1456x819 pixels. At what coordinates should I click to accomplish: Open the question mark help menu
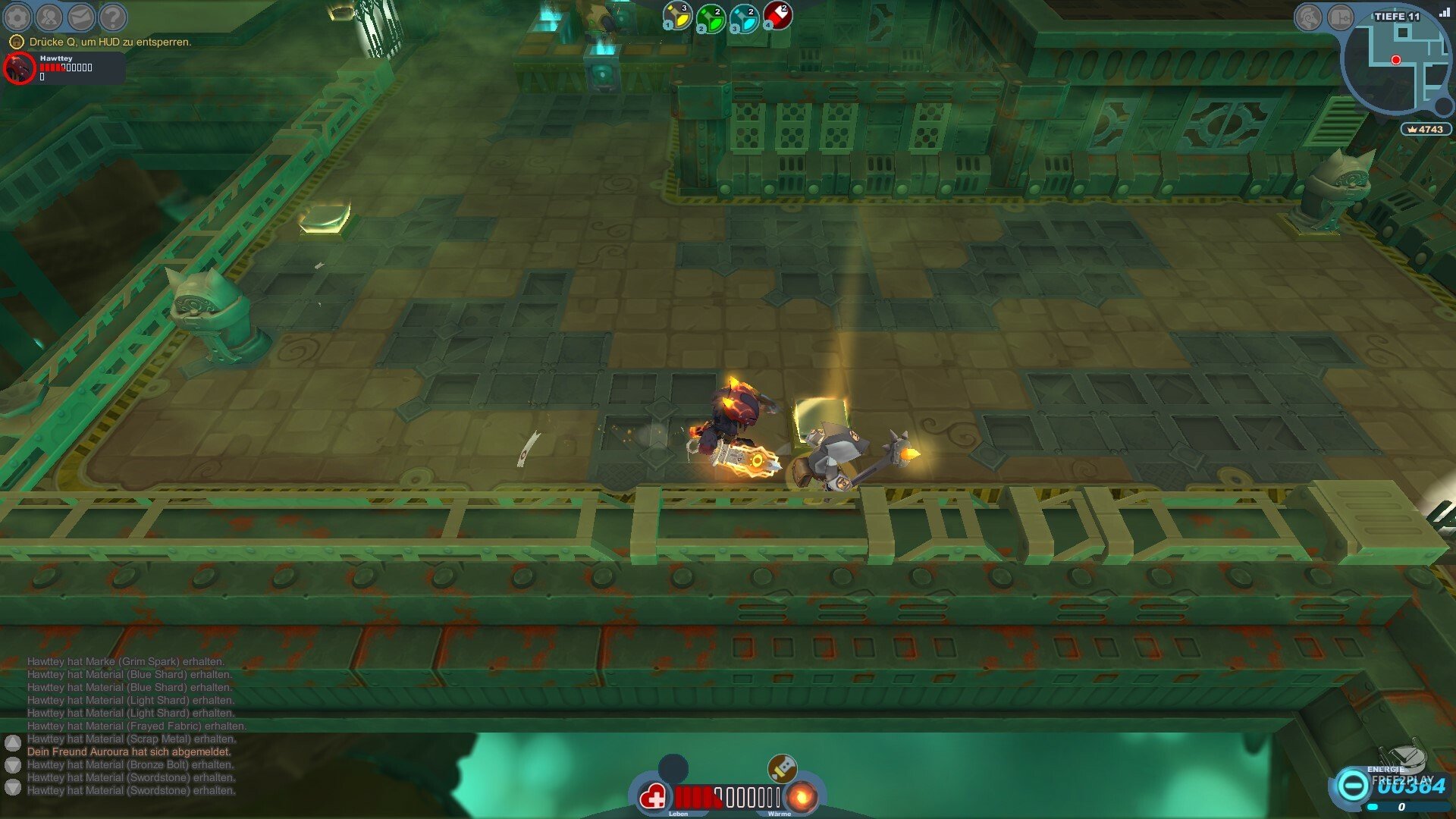[x=113, y=17]
